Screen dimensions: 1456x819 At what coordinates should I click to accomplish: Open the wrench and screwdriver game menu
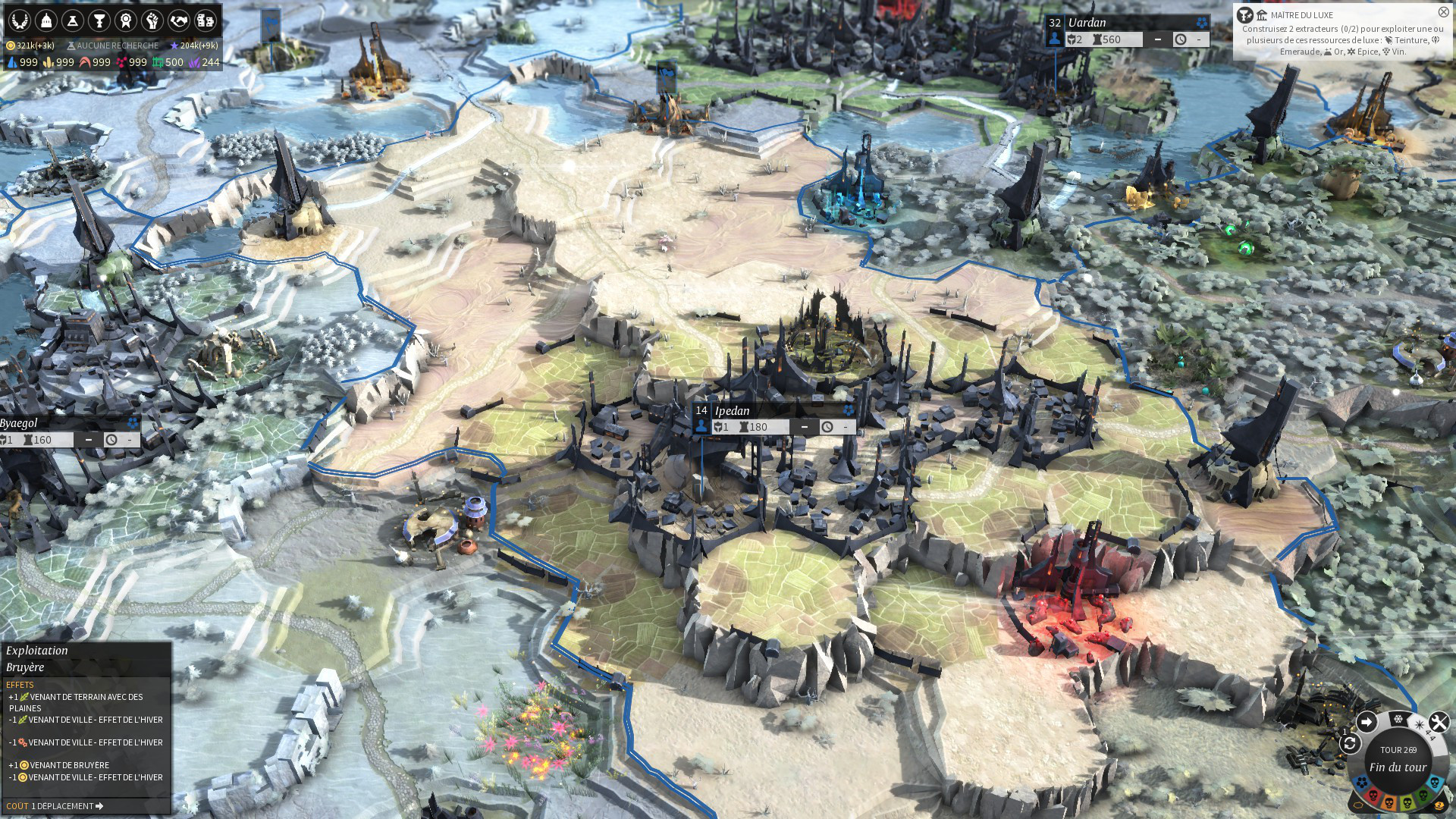click(x=1439, y=722)
